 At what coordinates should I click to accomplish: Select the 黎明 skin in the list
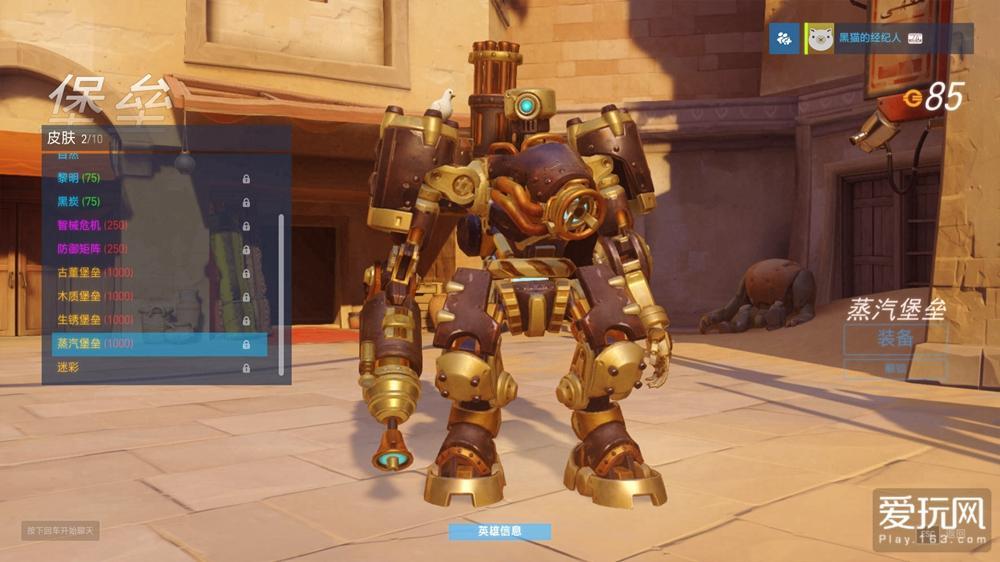coord(150,178)
